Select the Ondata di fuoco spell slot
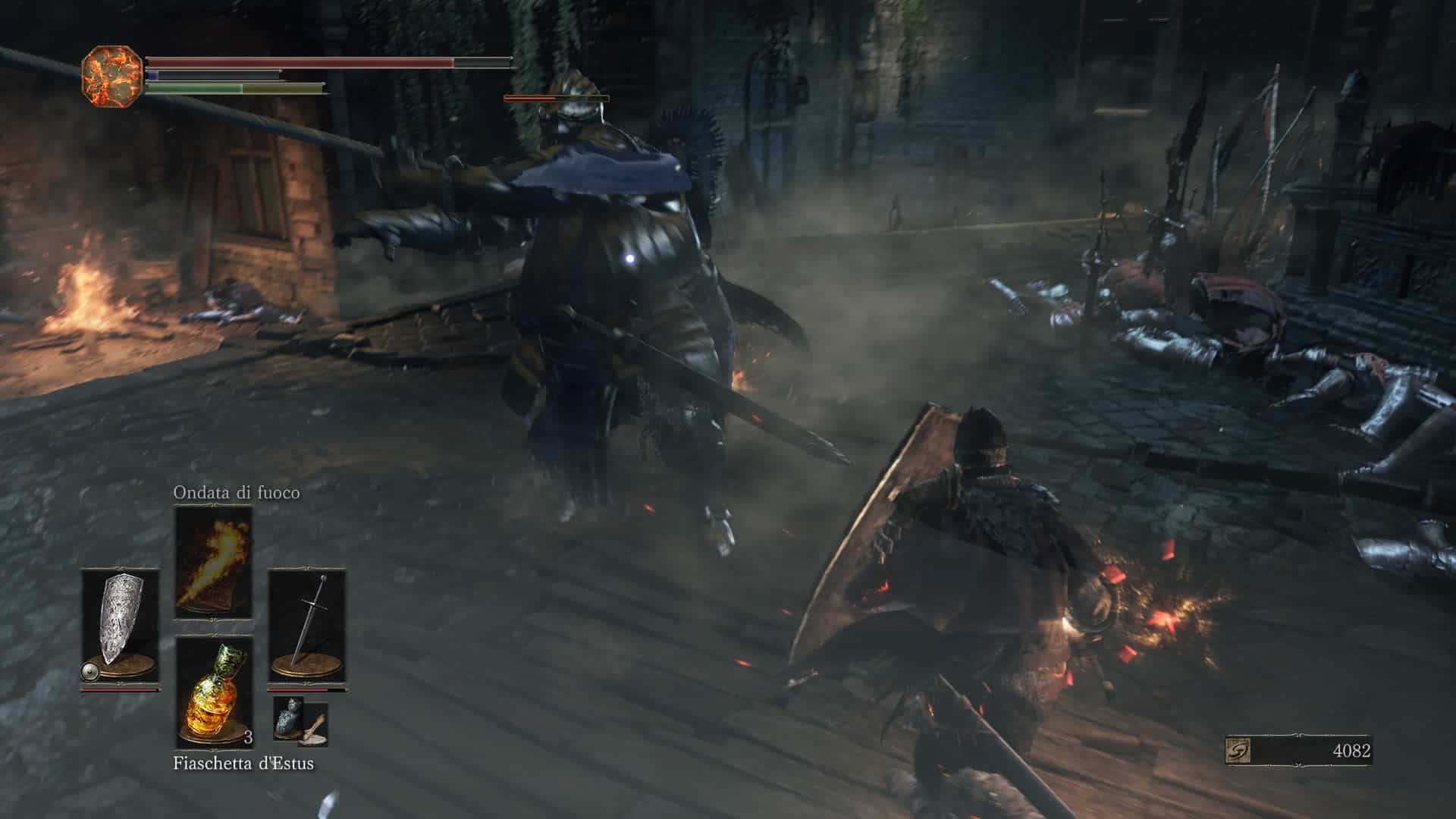The image size is (1456, 819). [213, 562]
